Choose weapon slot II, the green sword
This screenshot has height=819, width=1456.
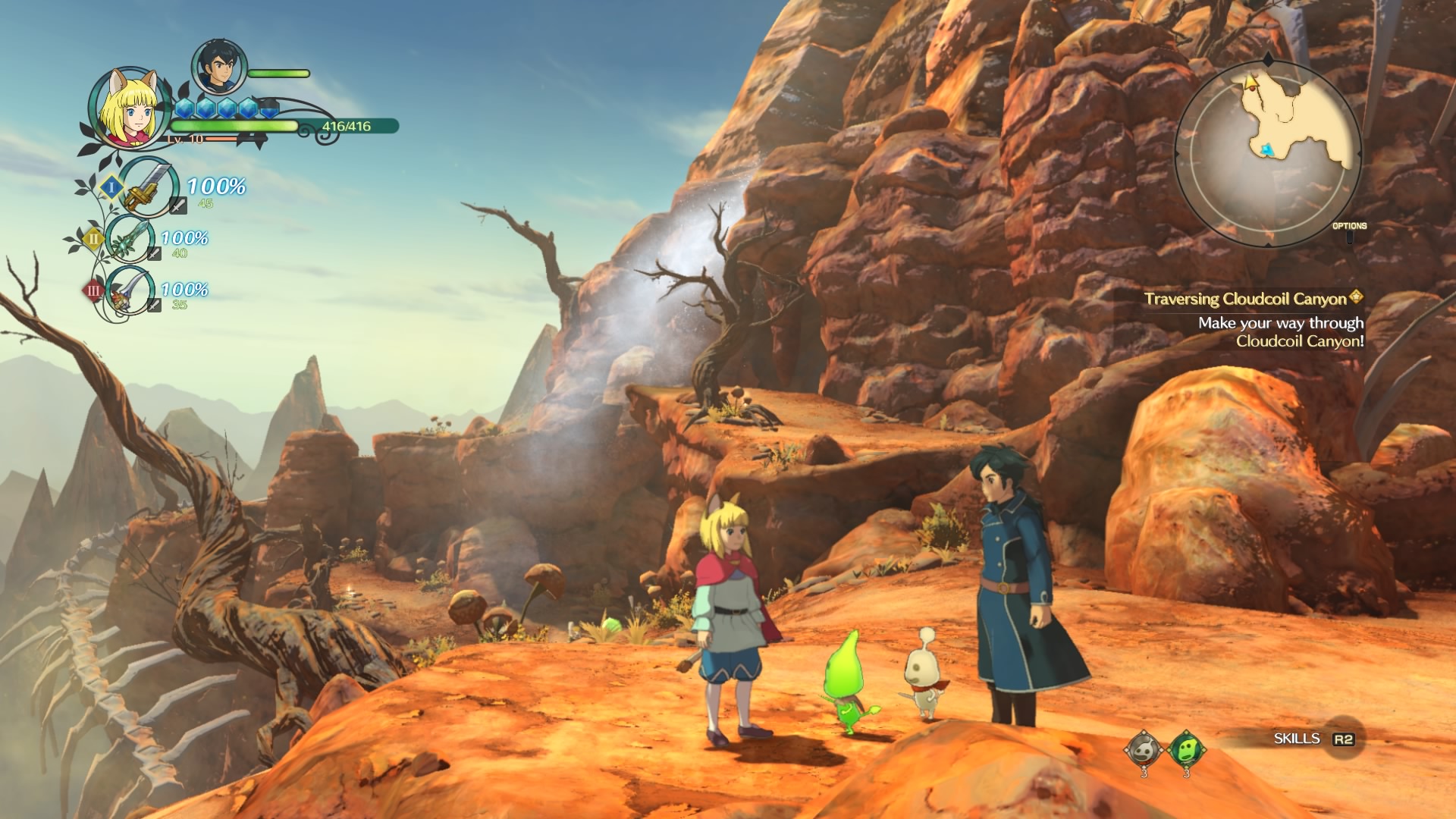[132, 240]
